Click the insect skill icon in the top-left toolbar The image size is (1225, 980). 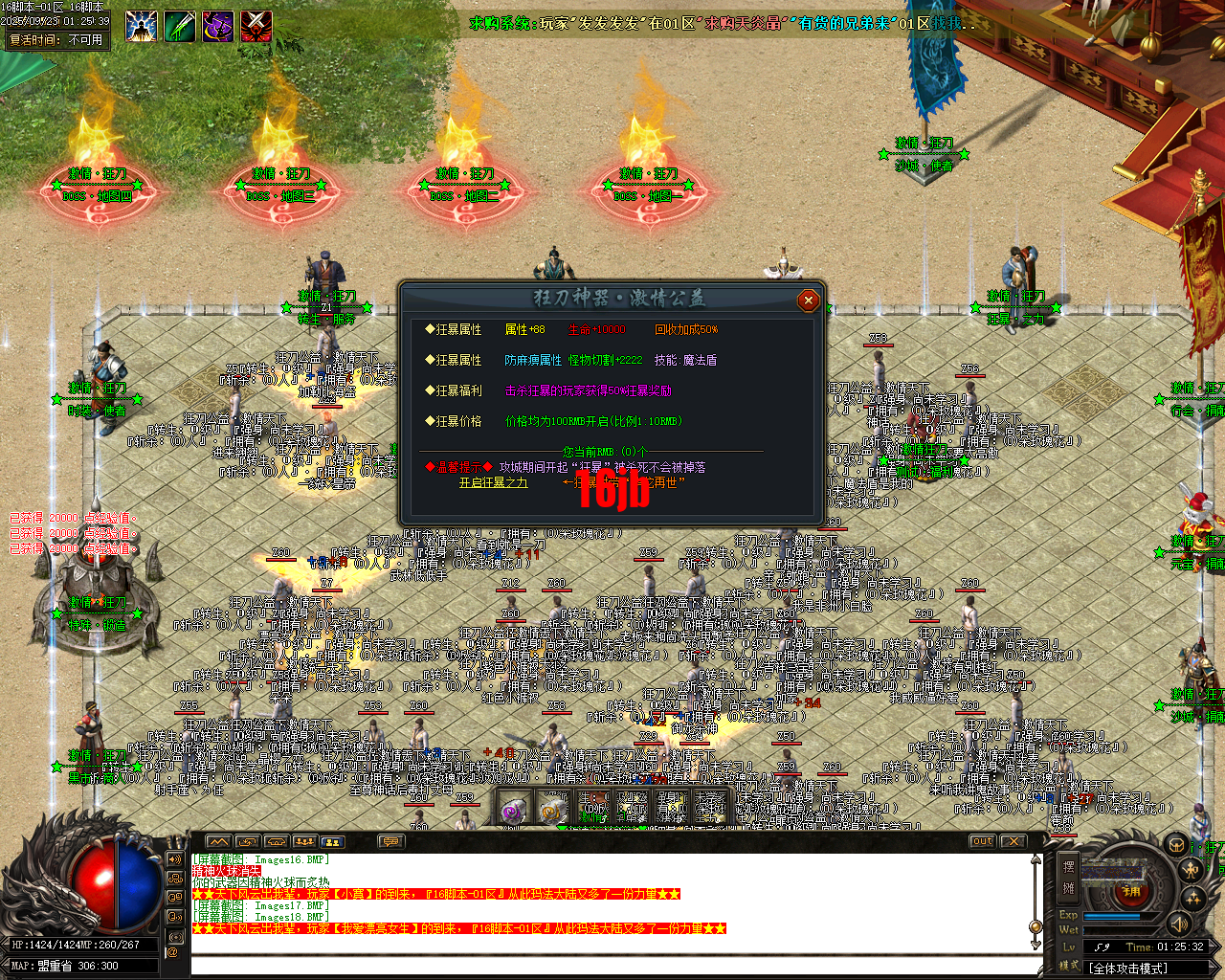142,26
